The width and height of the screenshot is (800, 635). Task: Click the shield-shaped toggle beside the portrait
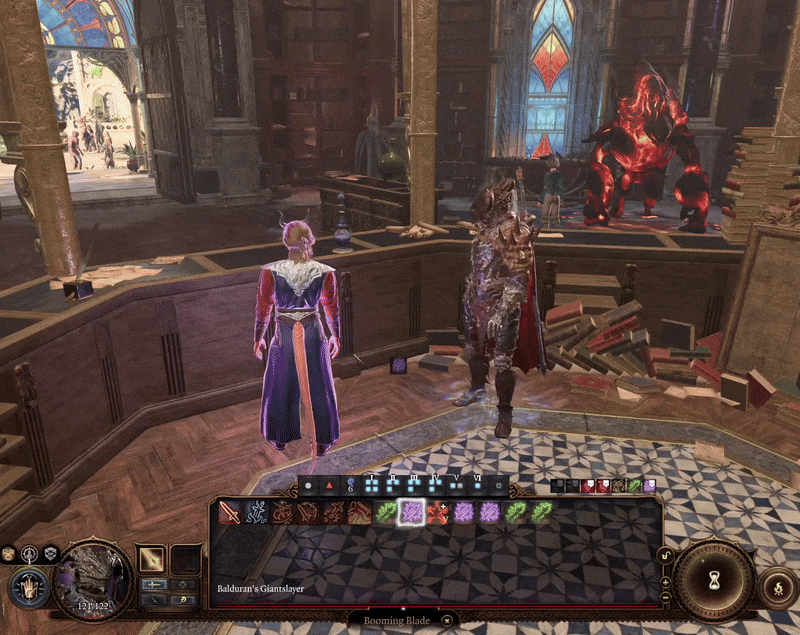tap(50, 553)
